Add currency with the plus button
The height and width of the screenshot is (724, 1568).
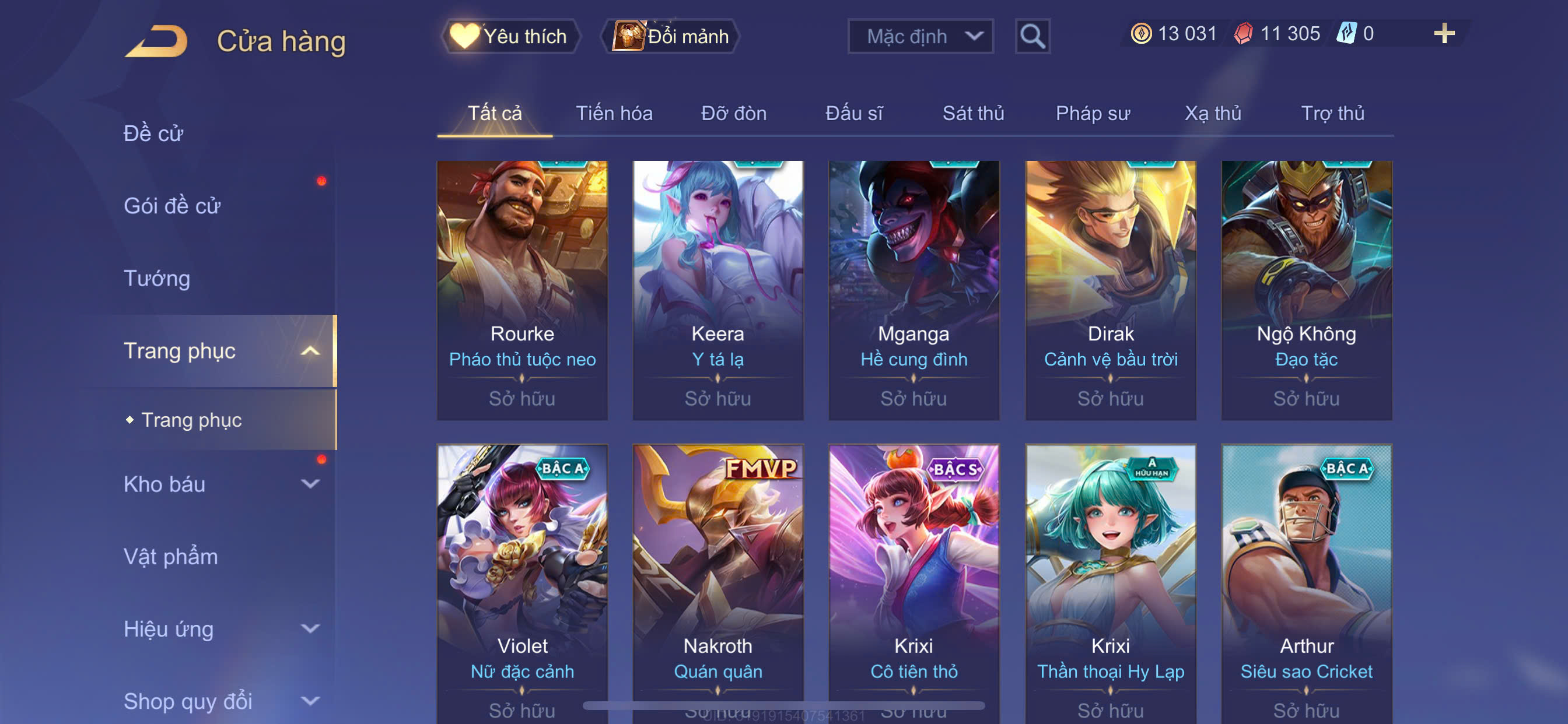(x=1443, y=33)
